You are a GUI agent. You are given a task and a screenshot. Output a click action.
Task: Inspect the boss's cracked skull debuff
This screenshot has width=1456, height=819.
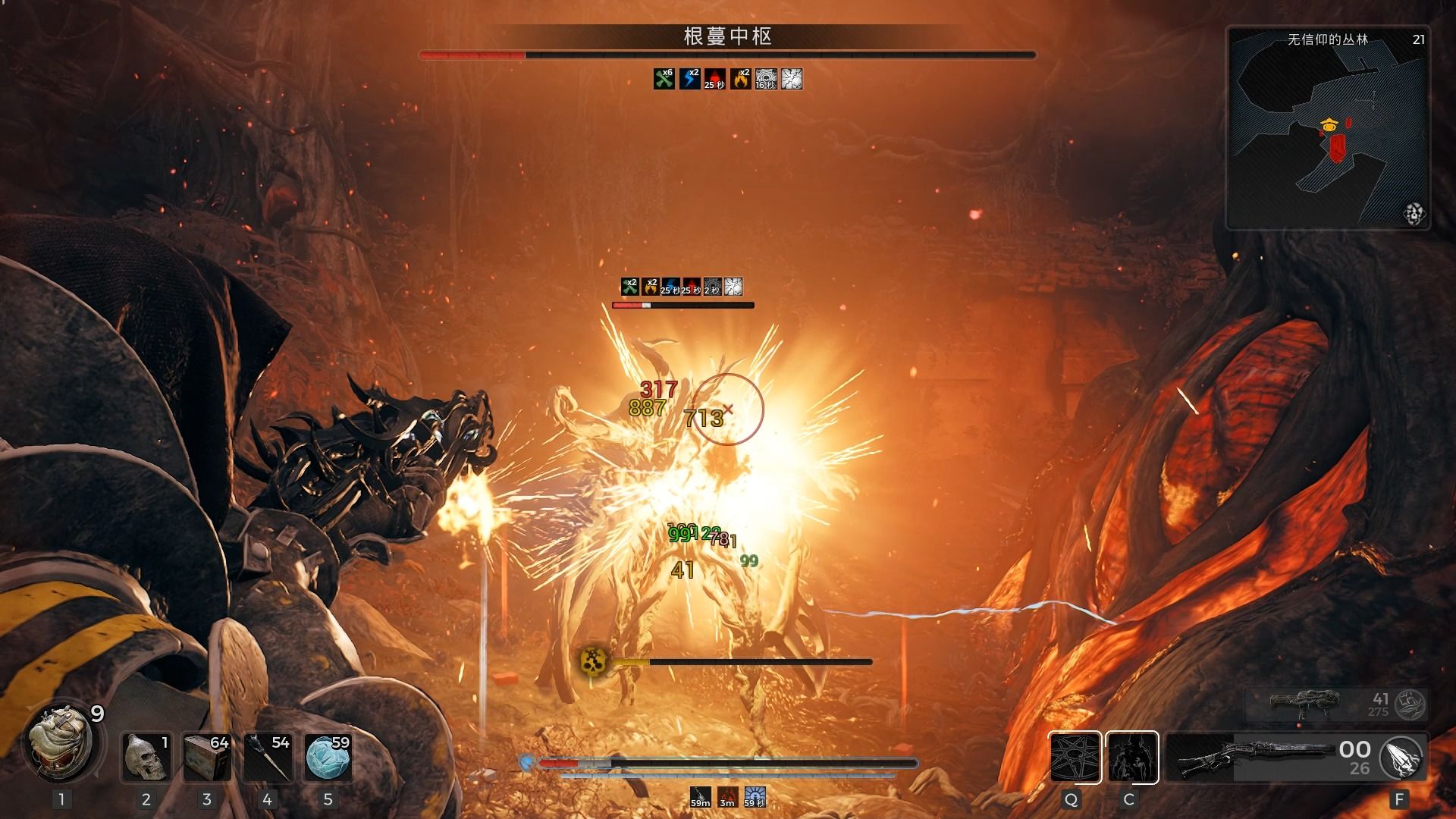tap(792, 79)
